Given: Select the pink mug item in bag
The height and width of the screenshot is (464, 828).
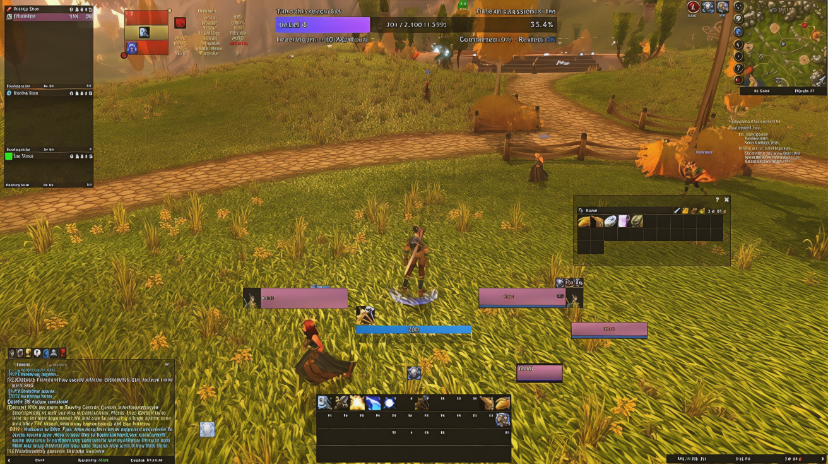Looking at the screenshot, I should [623, 222].
